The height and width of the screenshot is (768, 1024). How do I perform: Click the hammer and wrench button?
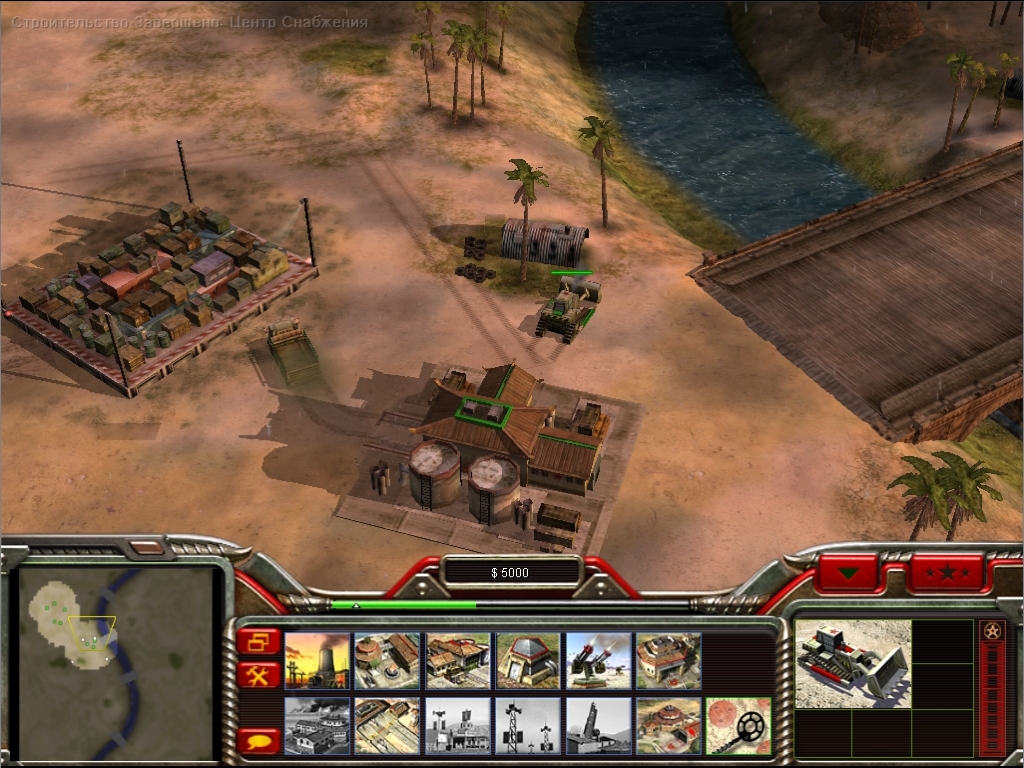[259, 675]
